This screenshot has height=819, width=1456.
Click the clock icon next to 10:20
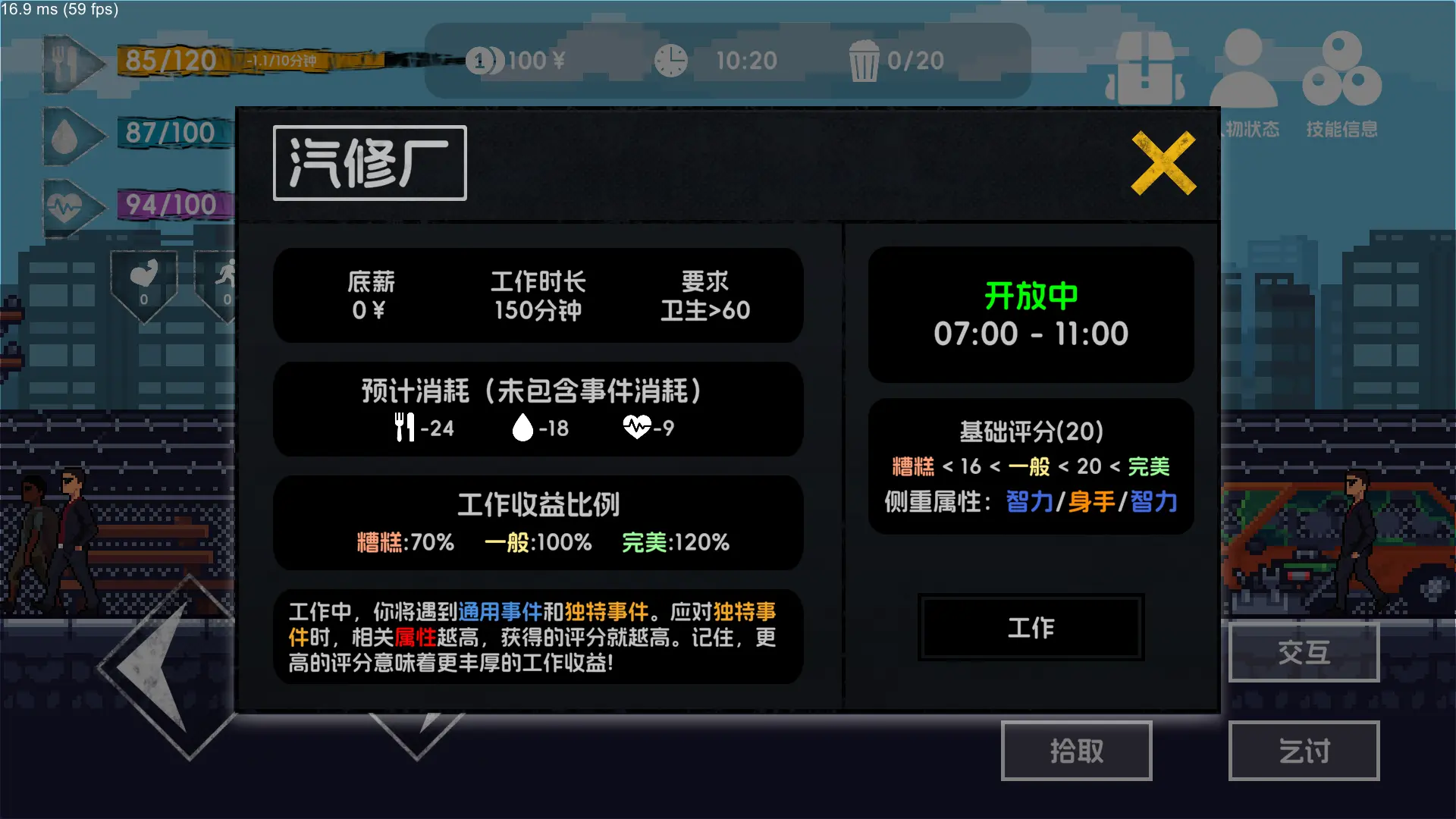(x=670, y=61)
